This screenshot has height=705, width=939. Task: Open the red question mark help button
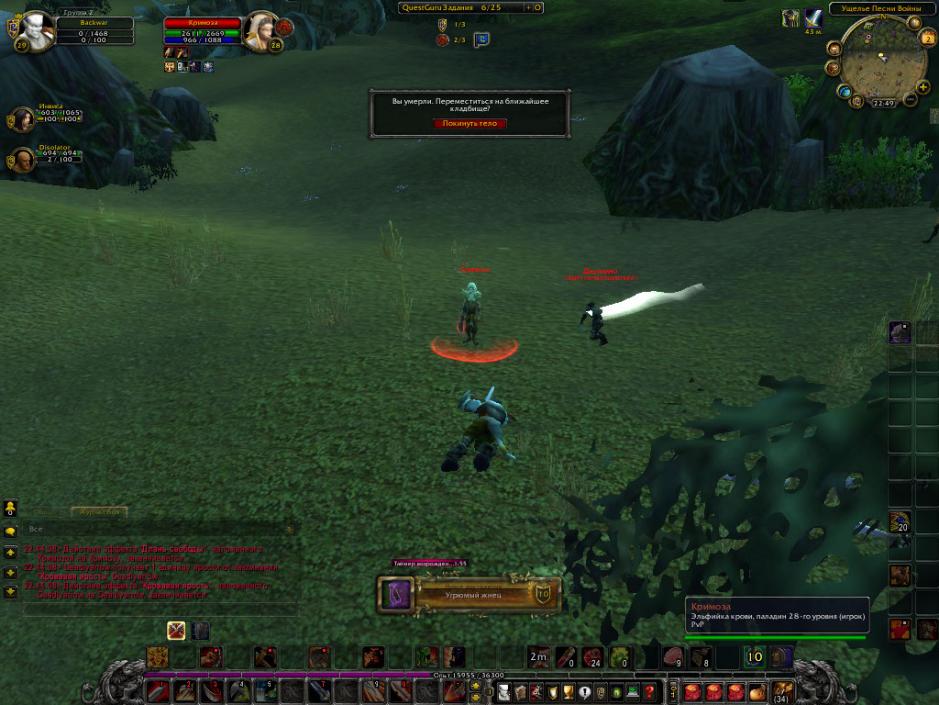650,691
